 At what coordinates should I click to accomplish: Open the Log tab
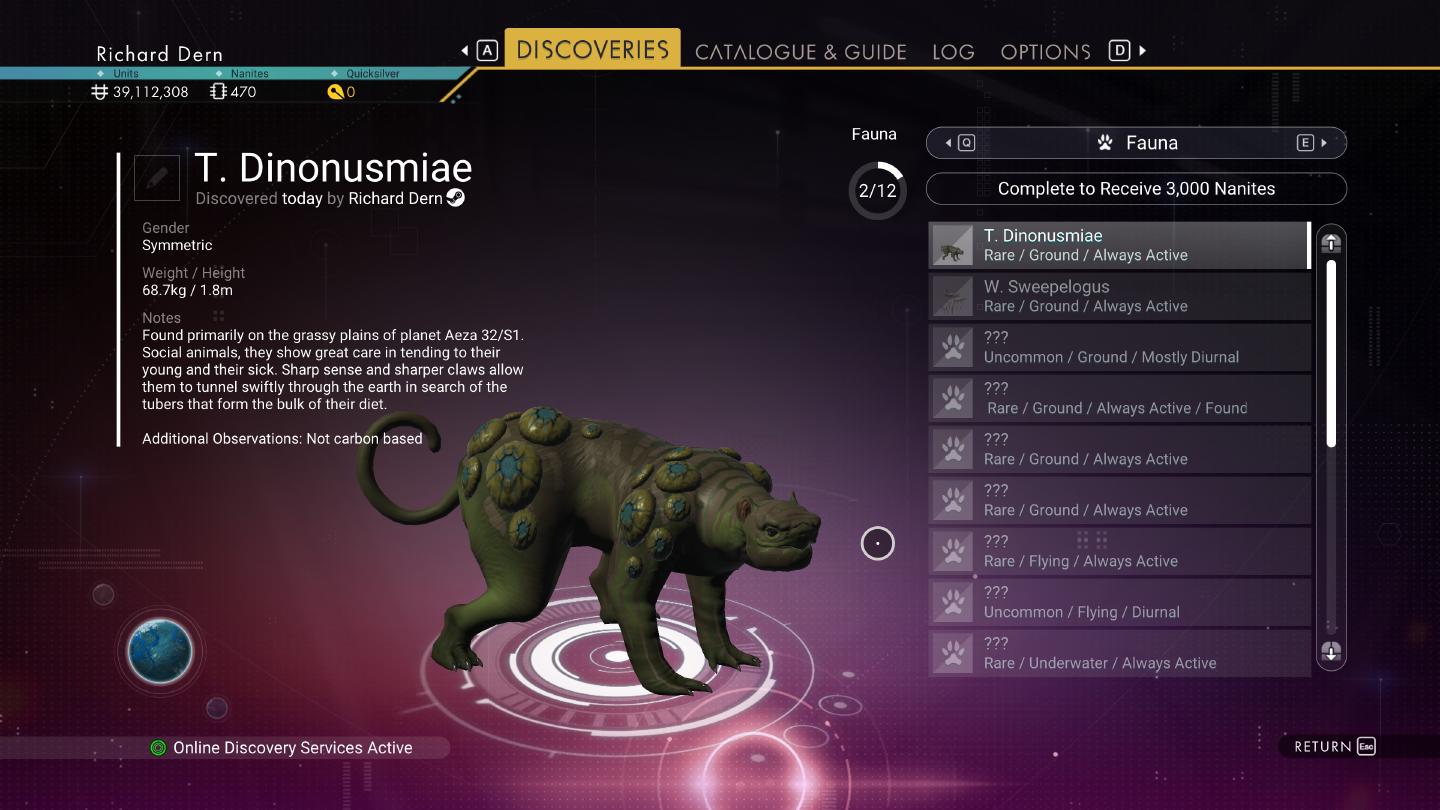[953, 51]
